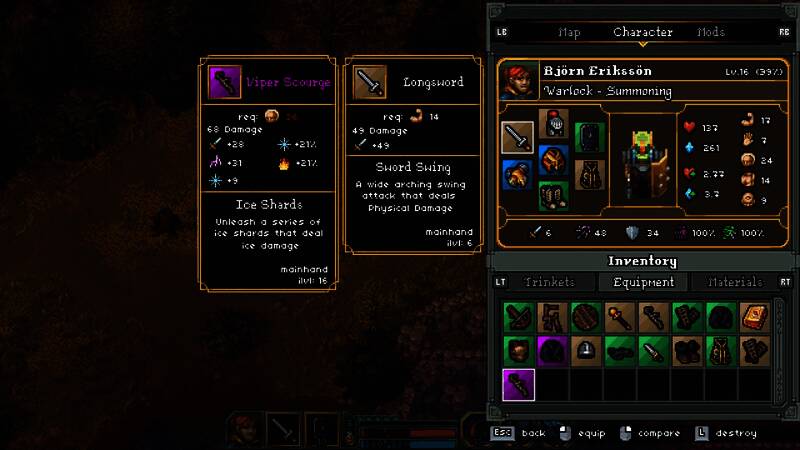This screenshot has height=450, width=800.
Task: Select the dagger in the inventory
Action: click(x=653, y=351)
